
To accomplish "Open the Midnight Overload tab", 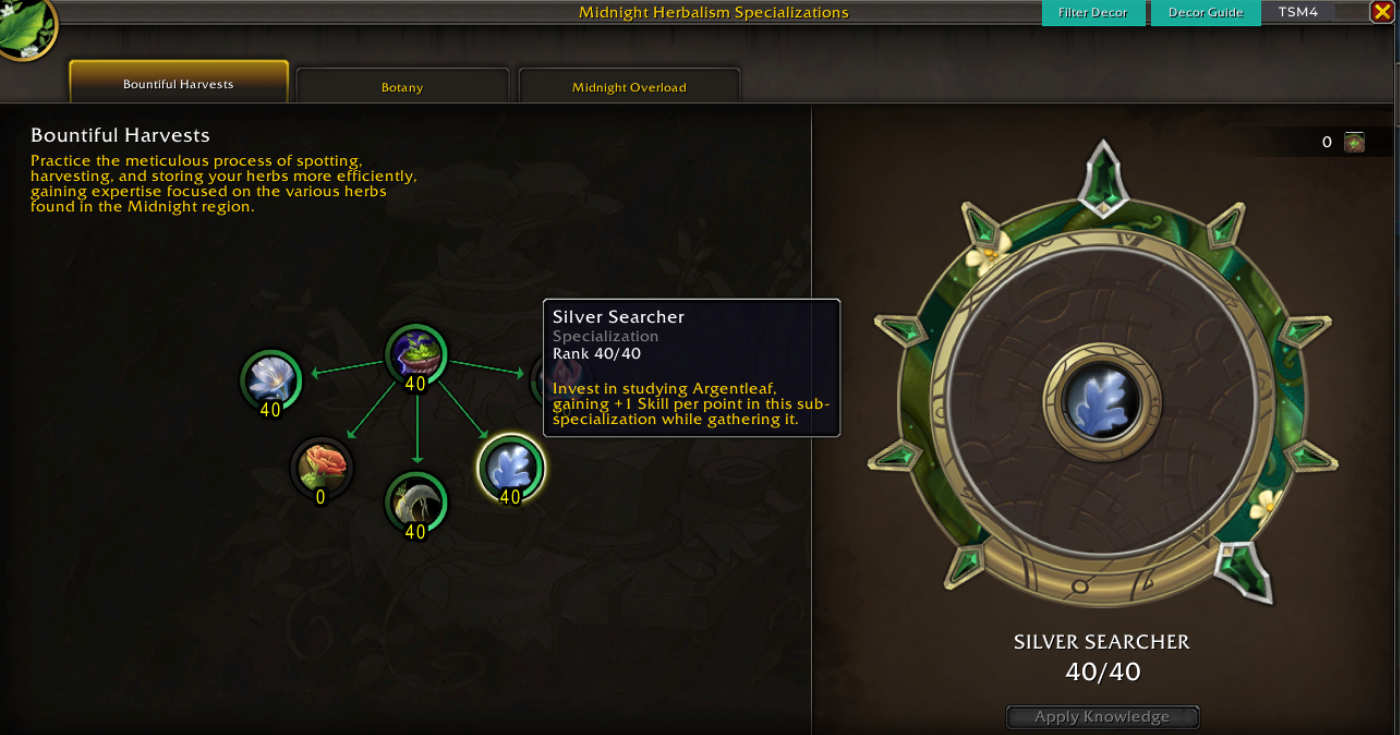I will pos(629,87).
